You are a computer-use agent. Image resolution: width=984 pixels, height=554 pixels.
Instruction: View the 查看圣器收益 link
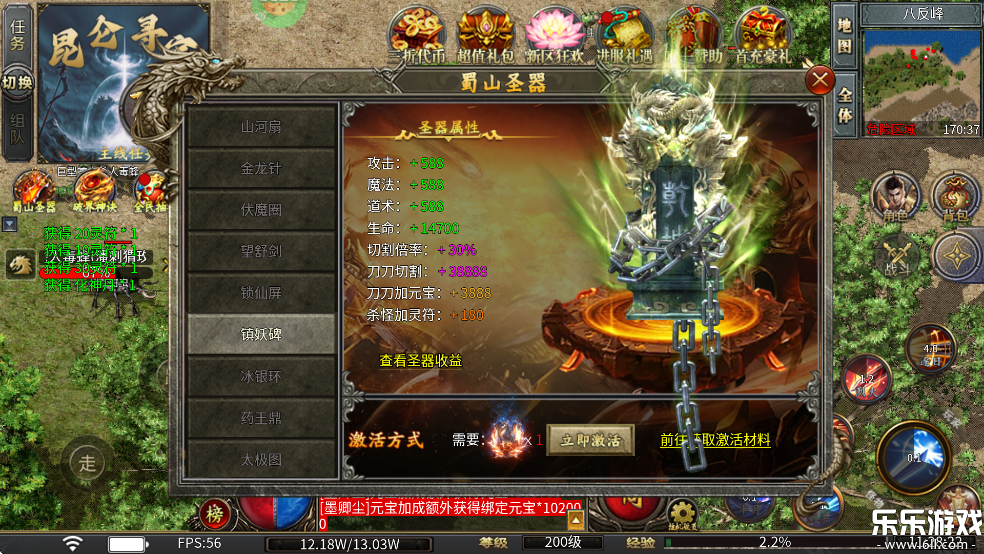coord(421,361)
